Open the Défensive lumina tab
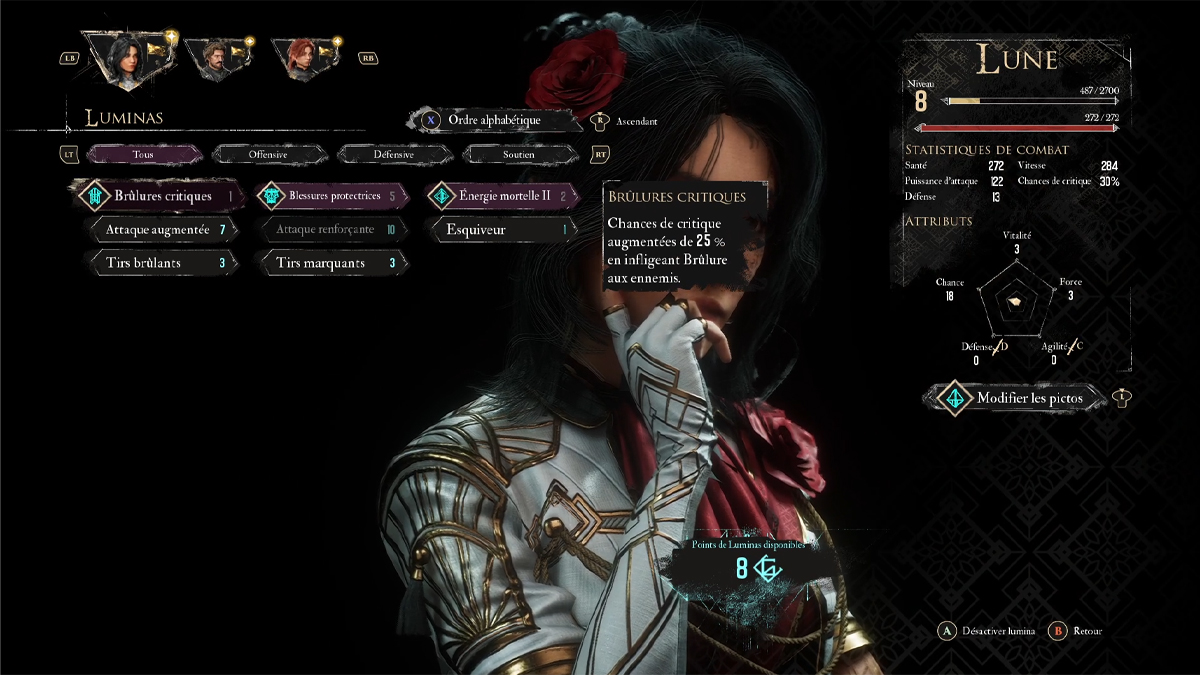The image size is (1200, 675). (x=393, y=155)
